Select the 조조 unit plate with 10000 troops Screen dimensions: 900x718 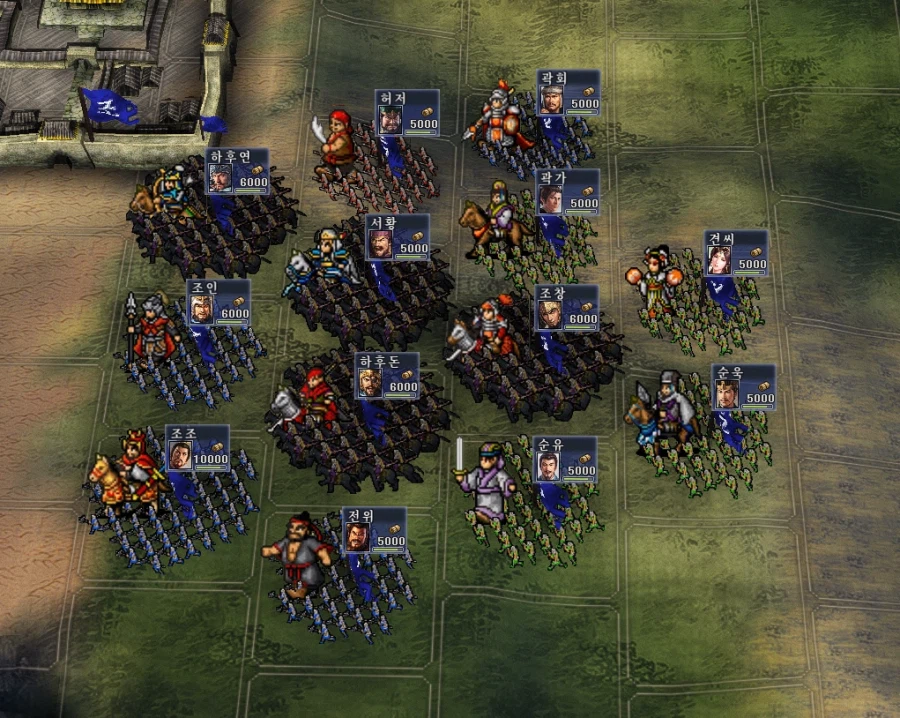pyautogui.click(x=197, y=448)
